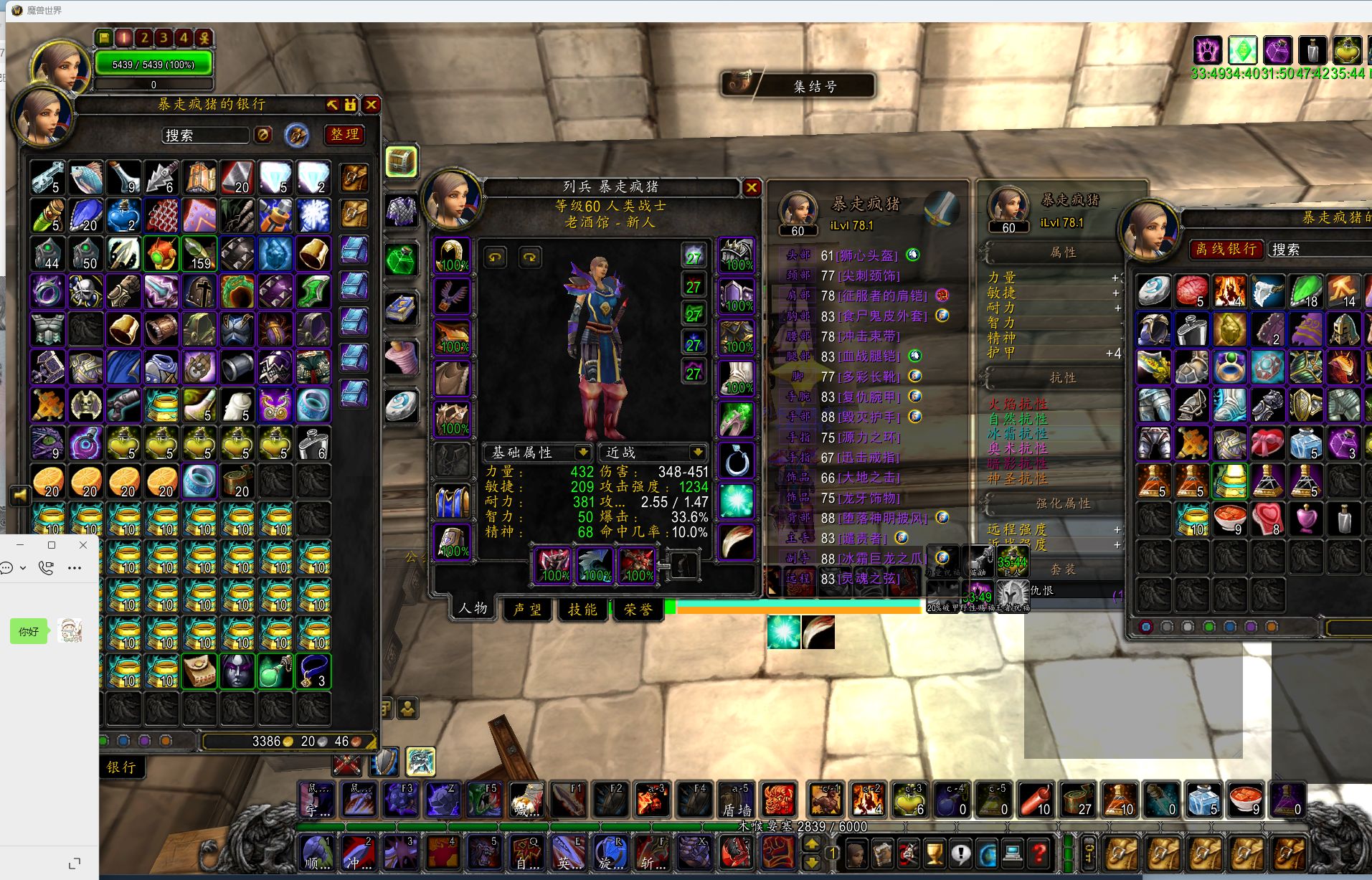Select the 银行 tab below the bank

pyautogui.click(x=121, y=767)
